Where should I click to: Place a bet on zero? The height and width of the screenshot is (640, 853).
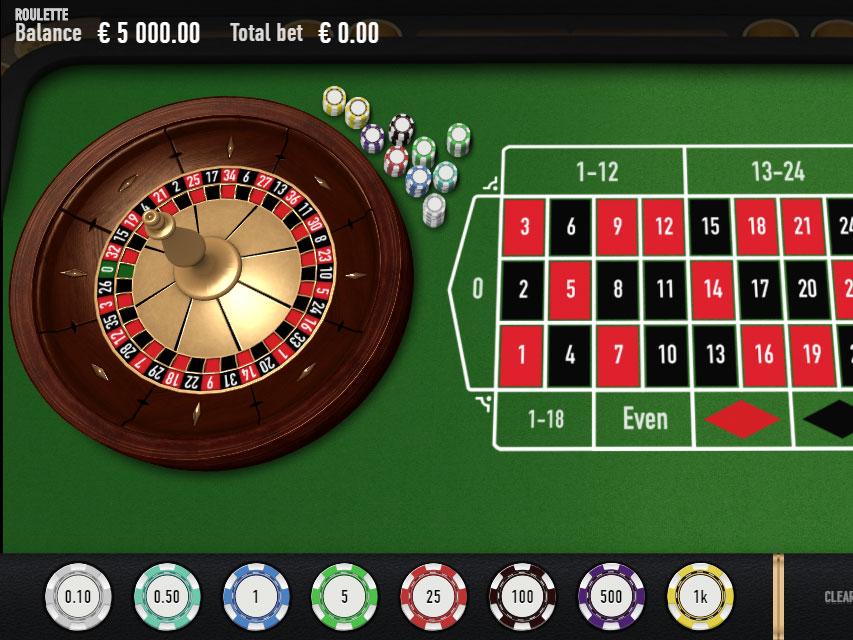click(477, 289)
